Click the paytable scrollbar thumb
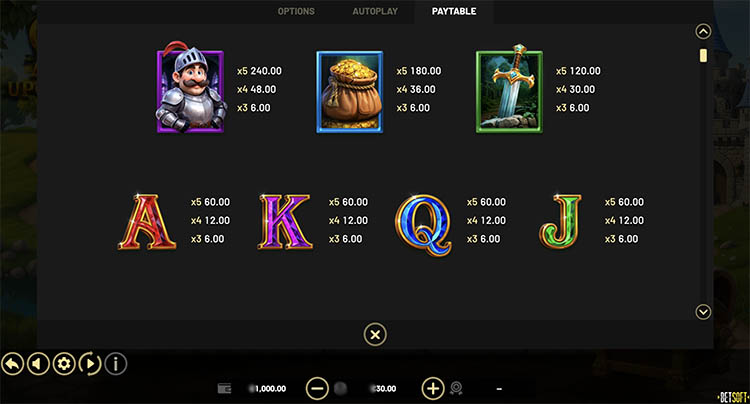This screenshot has height=404, width=750. point(703,56)
